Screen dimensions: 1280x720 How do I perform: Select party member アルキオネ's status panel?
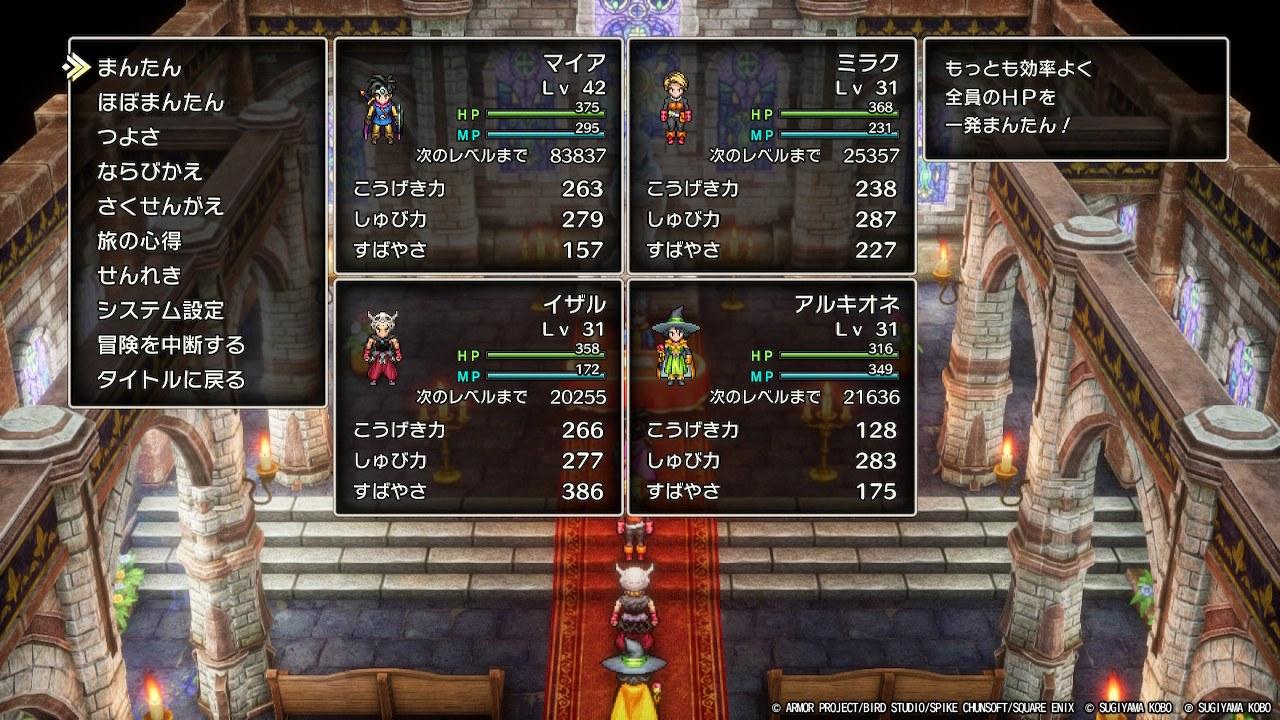771,397
